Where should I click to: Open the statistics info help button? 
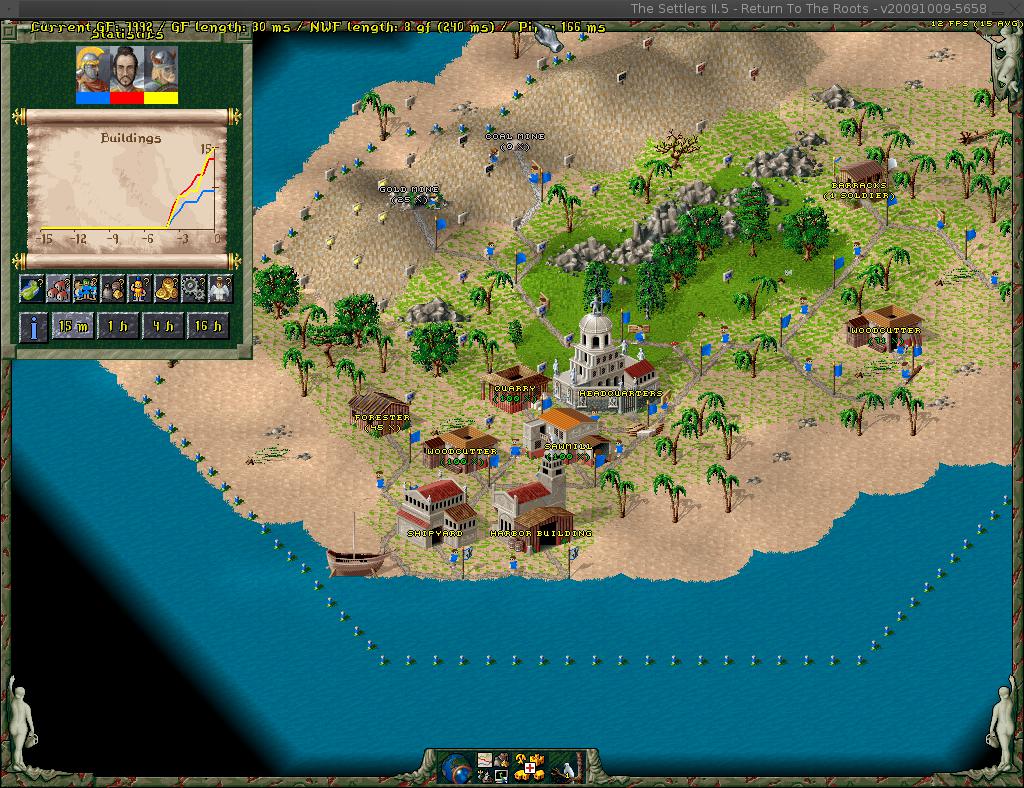34,326
